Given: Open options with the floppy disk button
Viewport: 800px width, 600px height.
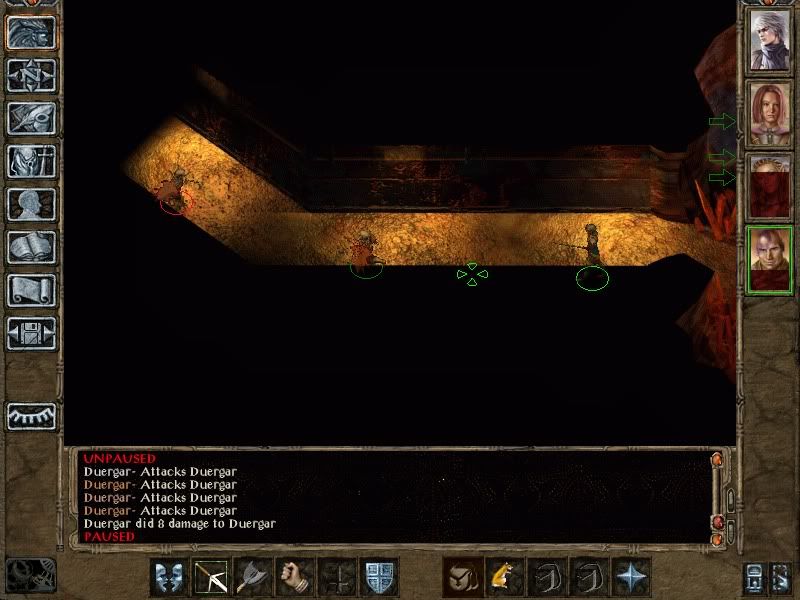Looking at the screenshot, I should 31,333.
